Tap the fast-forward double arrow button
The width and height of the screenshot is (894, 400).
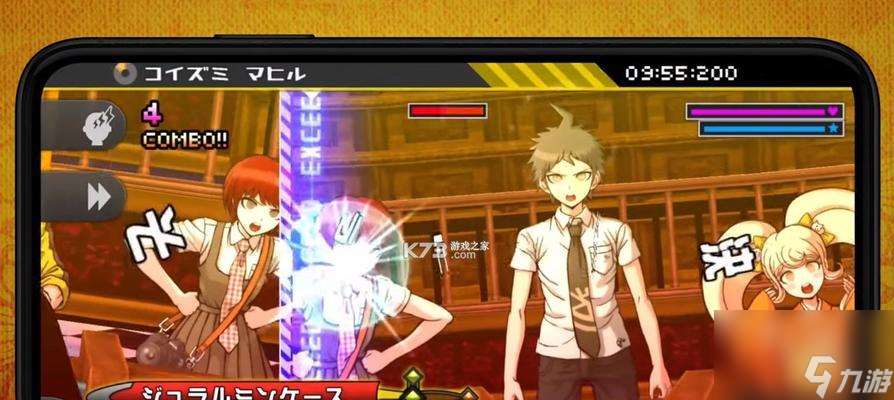coord(98,196)
